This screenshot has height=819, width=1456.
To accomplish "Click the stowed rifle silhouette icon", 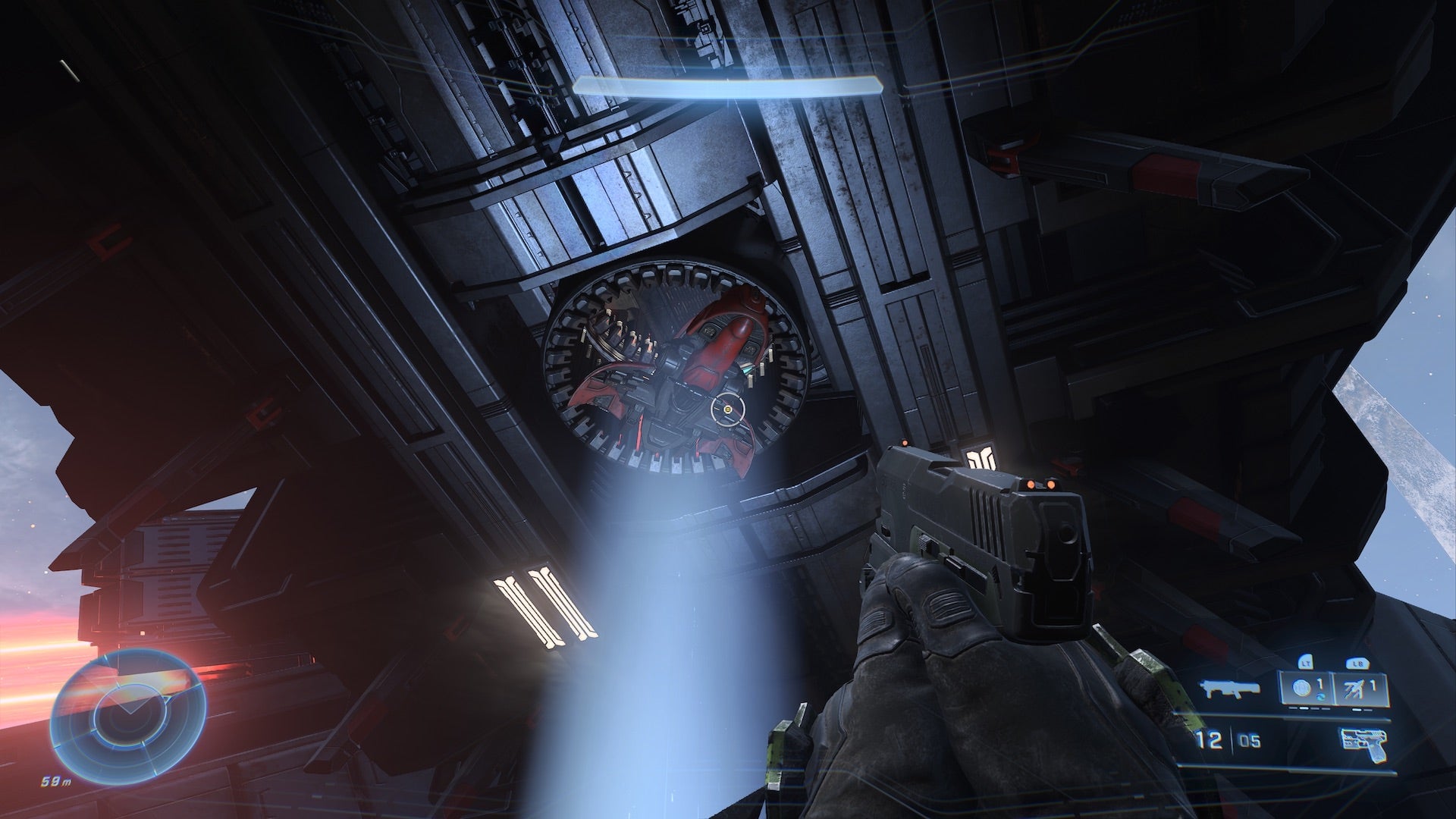I will click(1228, 690).
